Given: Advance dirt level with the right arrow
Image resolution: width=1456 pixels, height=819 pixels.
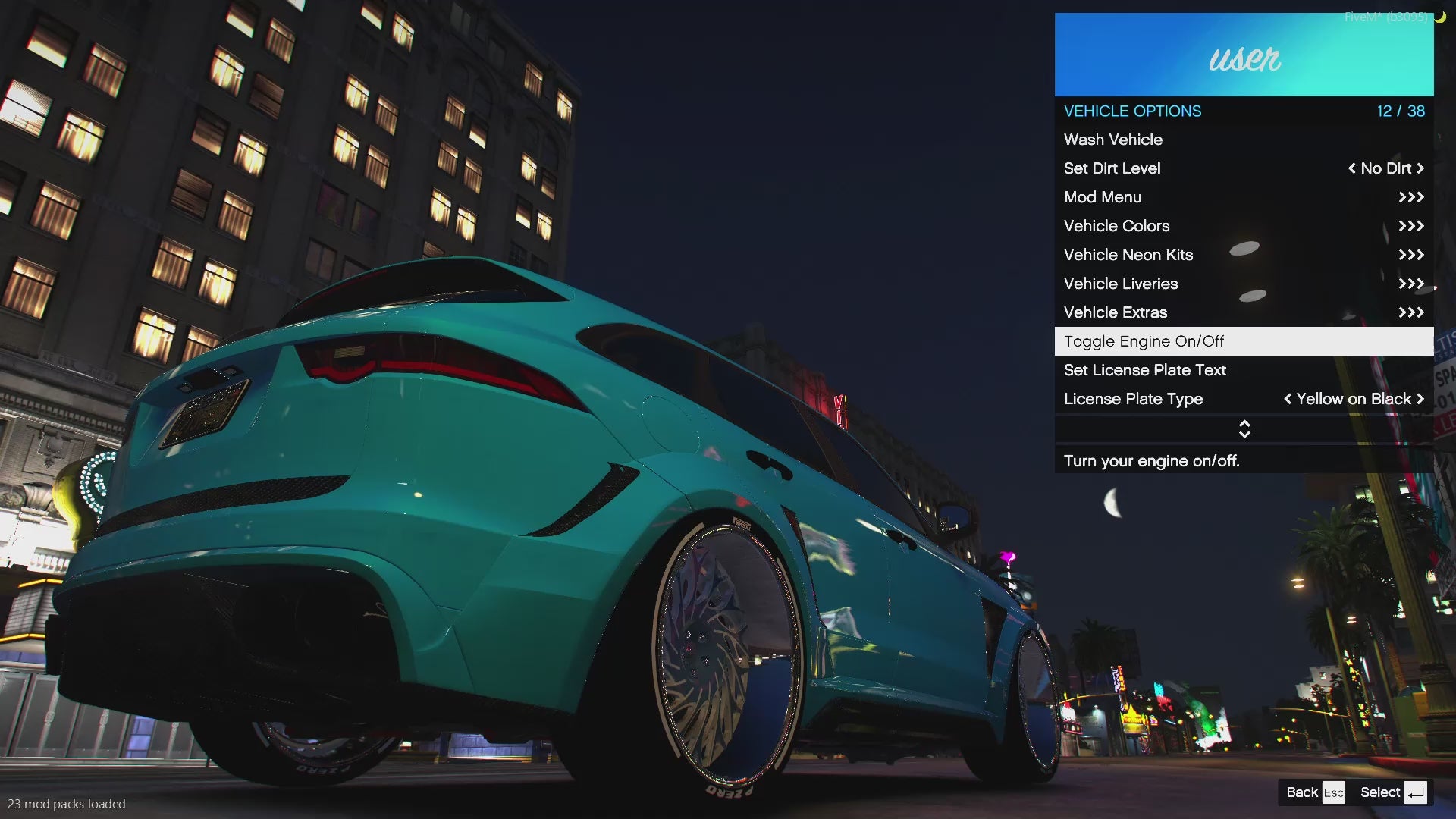Looking at the screenshot, I should (1420, 168).
